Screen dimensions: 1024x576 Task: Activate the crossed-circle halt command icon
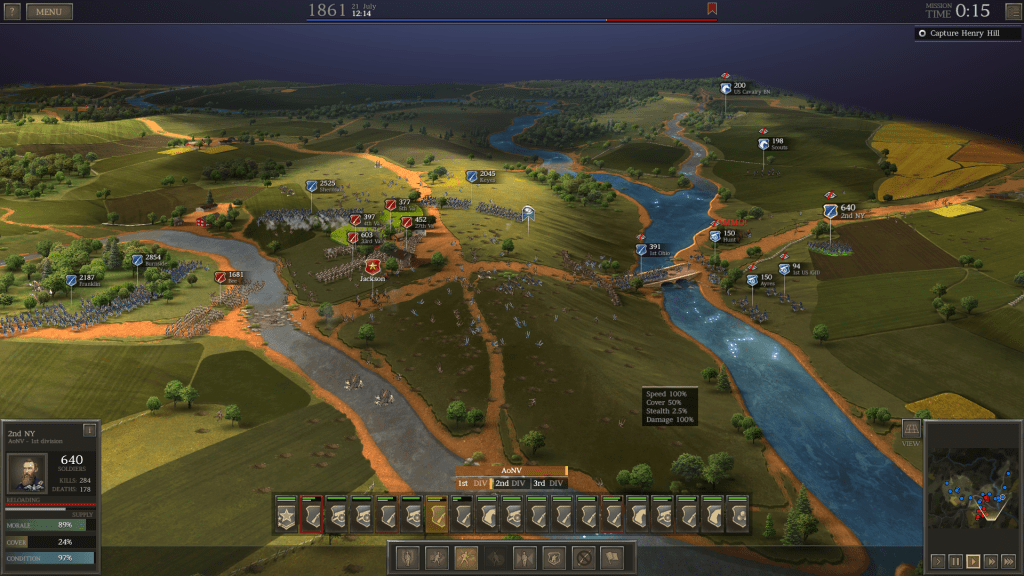click(x=583, y=558)
